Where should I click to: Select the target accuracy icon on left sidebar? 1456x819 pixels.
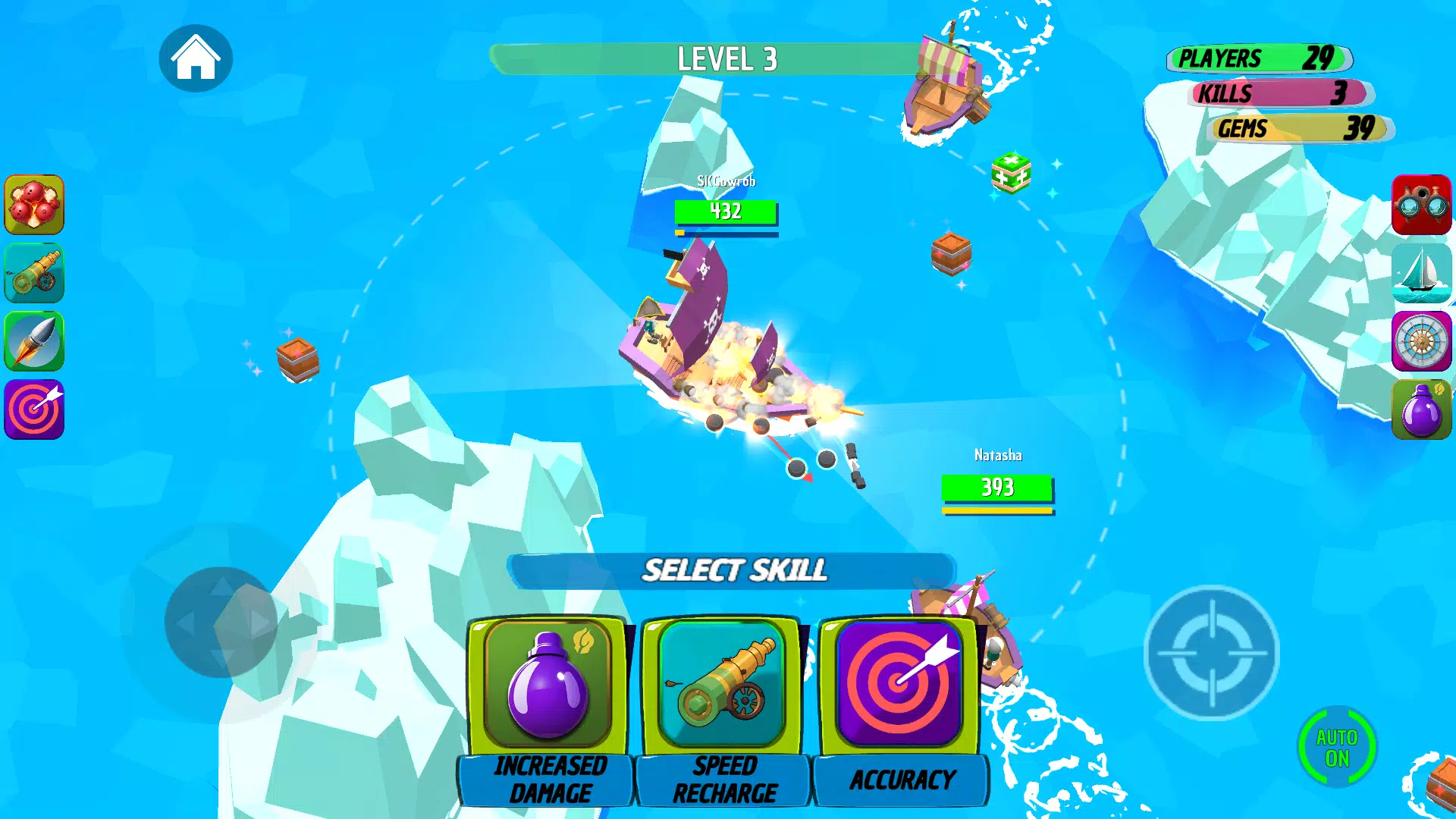34,409
